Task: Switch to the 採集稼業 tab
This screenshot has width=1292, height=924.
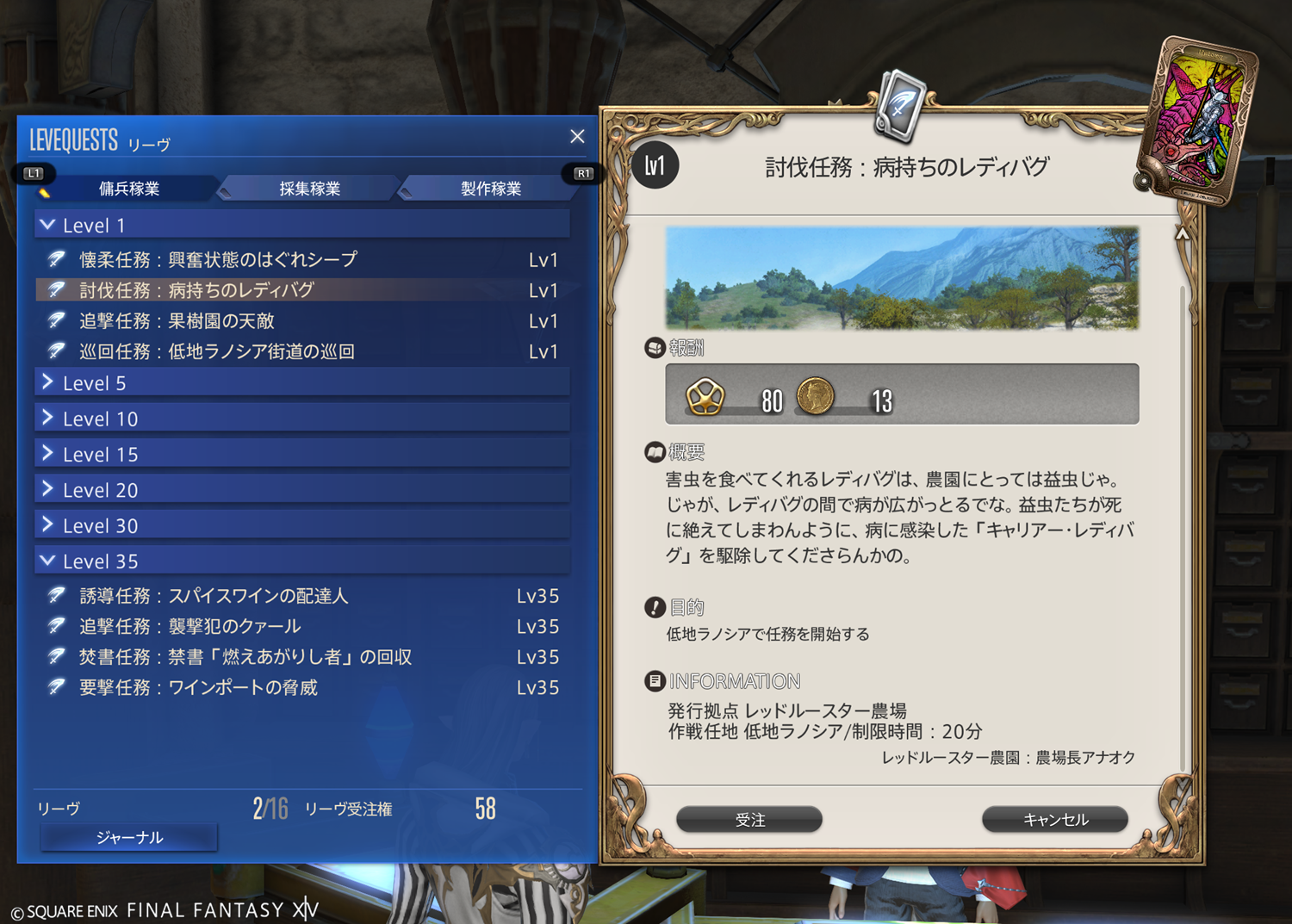Action: click(309, 189)
